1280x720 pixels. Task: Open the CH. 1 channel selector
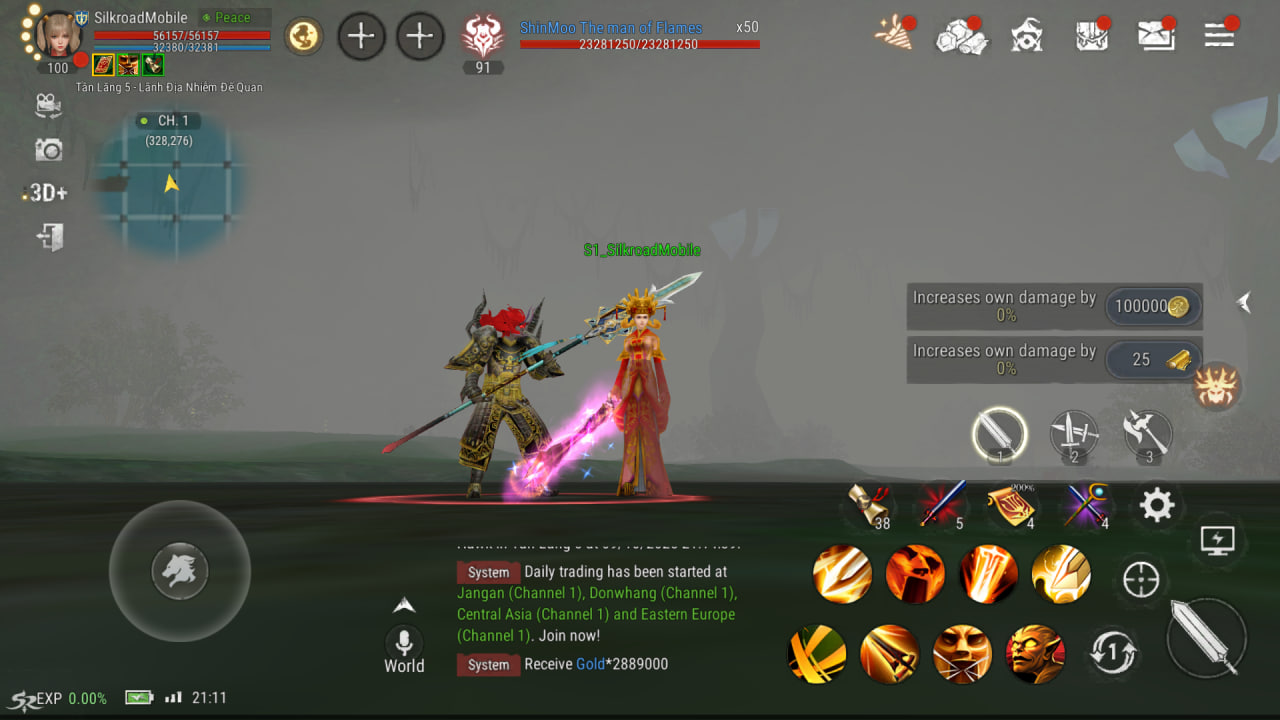[168, 121]
